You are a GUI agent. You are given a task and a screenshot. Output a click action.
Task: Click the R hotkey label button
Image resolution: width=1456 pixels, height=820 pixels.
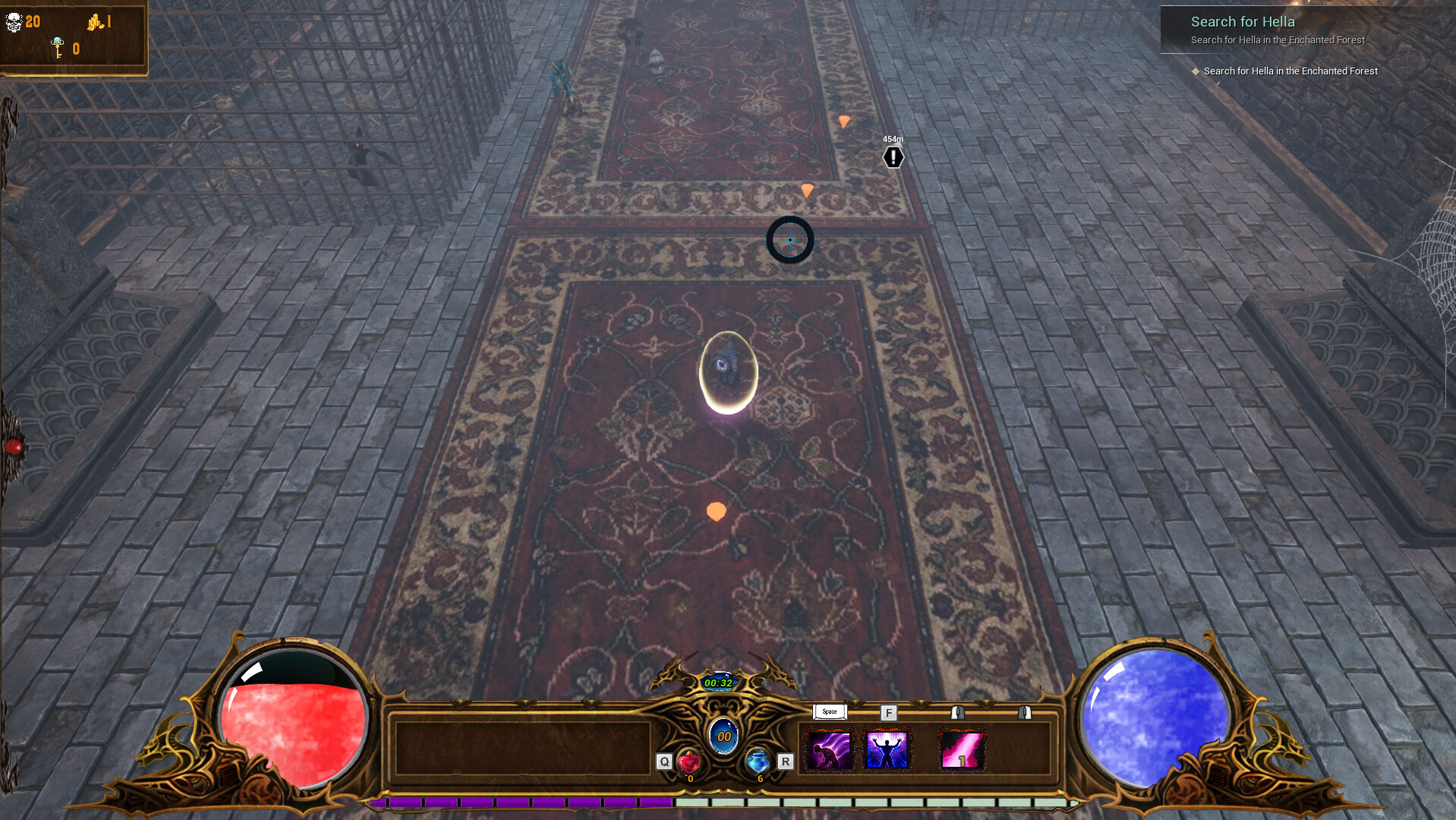coord(785,762)
